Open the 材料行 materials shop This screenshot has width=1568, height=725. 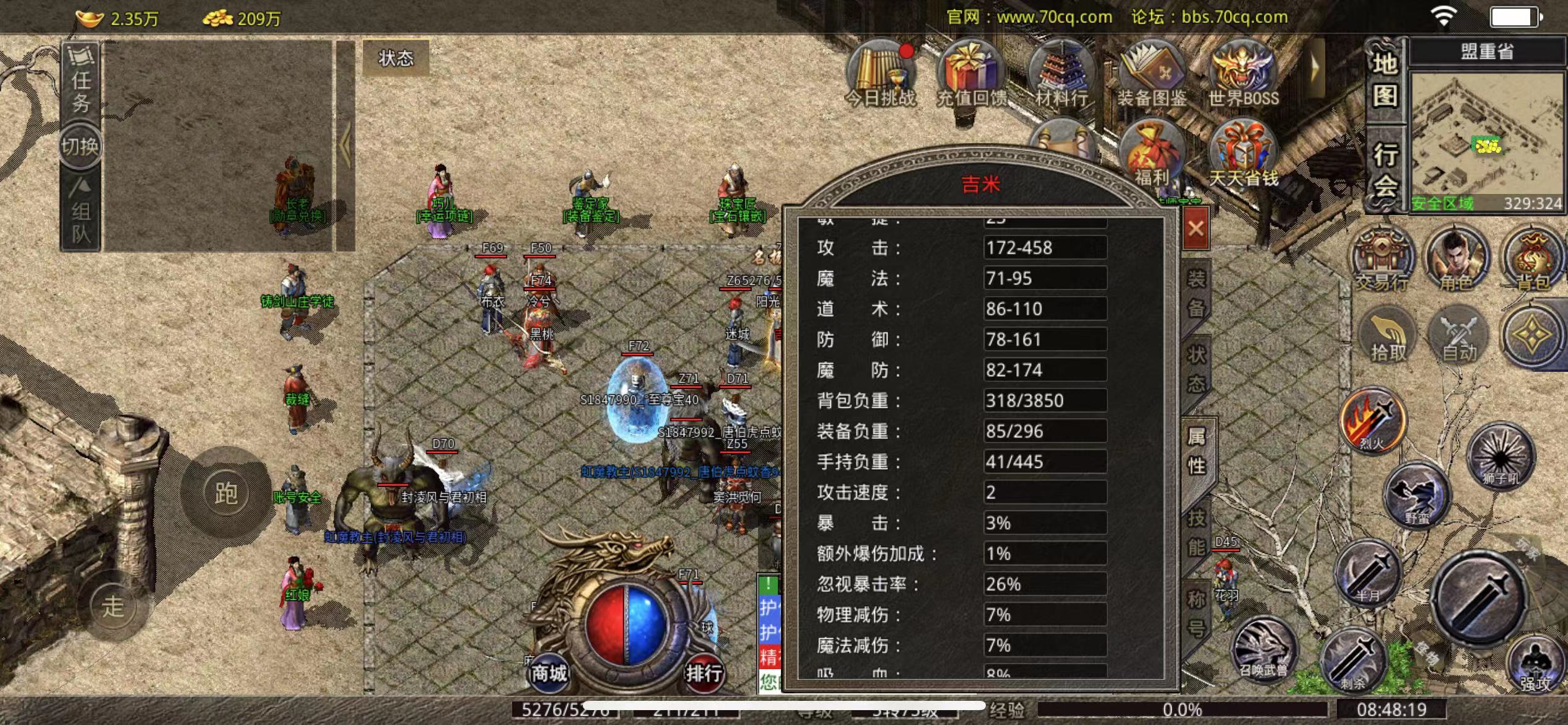tap(1061, 73)
